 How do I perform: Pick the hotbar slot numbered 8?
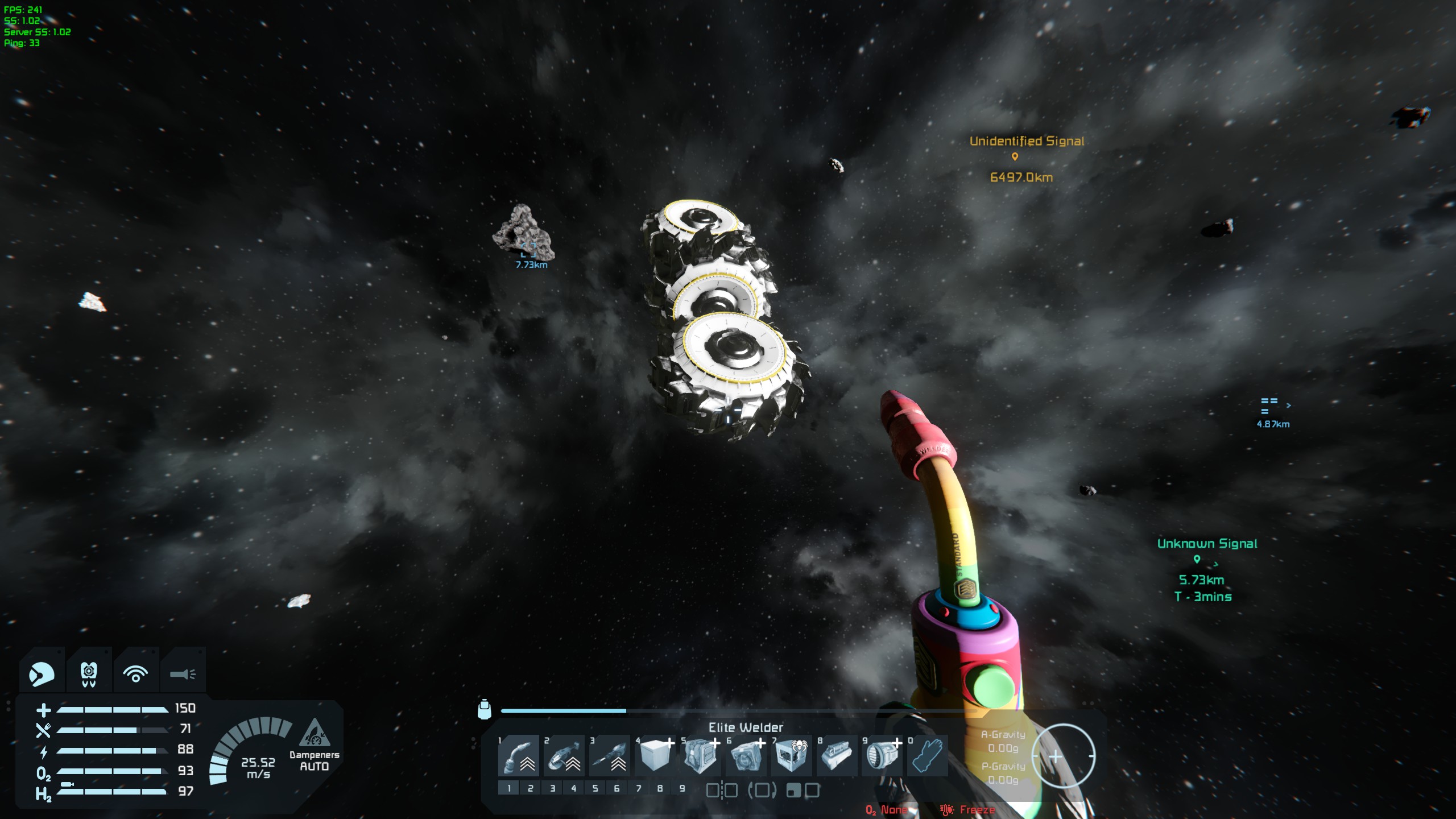point(837,756)
